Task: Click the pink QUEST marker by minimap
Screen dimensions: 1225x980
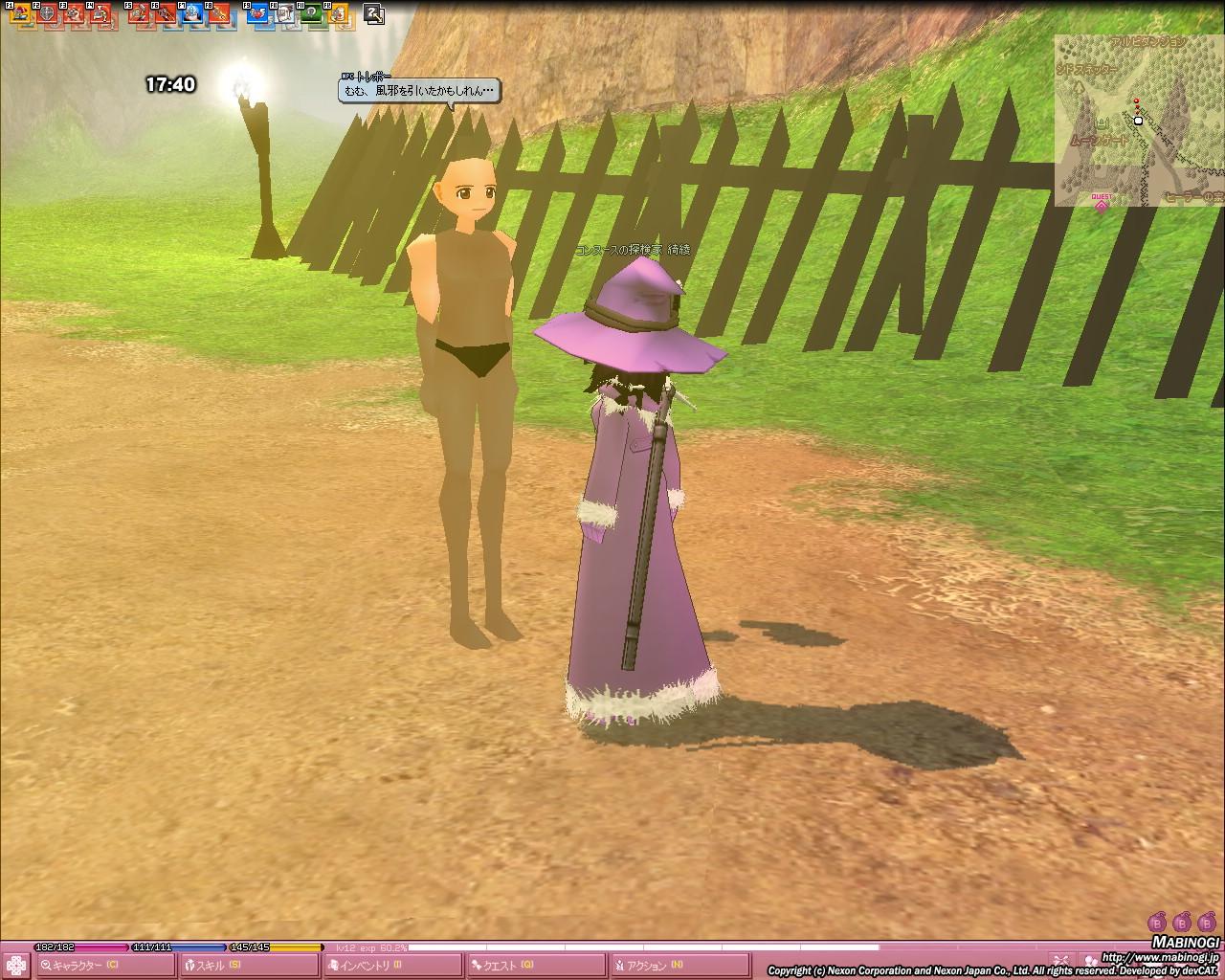Action: 1101,202
